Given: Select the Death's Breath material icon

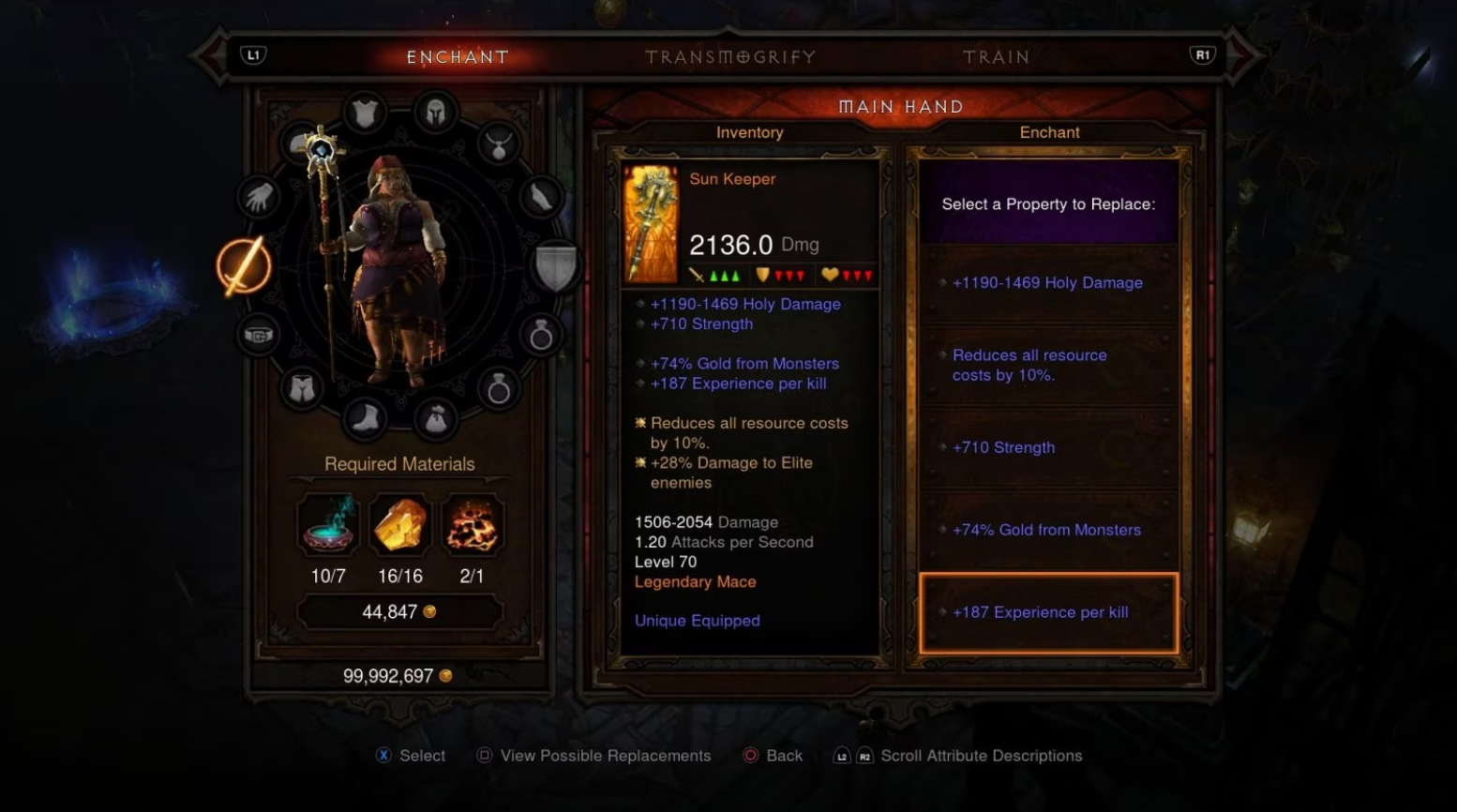Looking at the screenshot, I should click(x=327, y=525).
